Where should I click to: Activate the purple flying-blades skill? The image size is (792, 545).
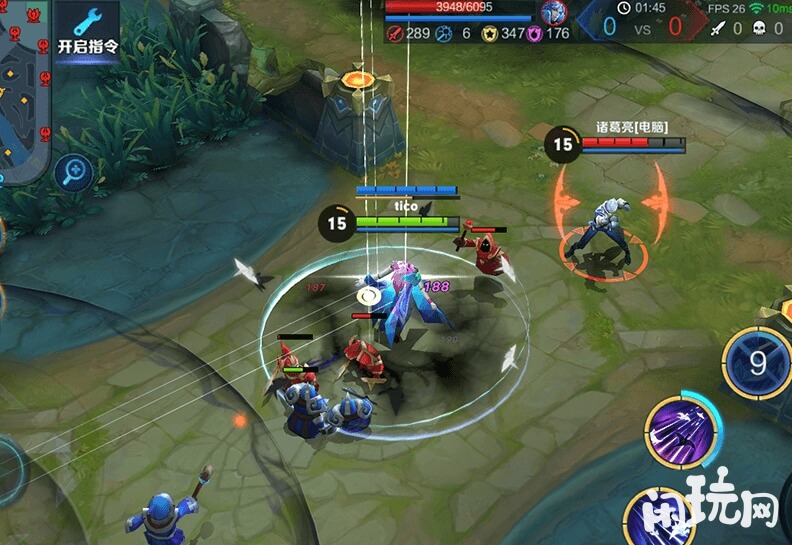coord(680,432)
